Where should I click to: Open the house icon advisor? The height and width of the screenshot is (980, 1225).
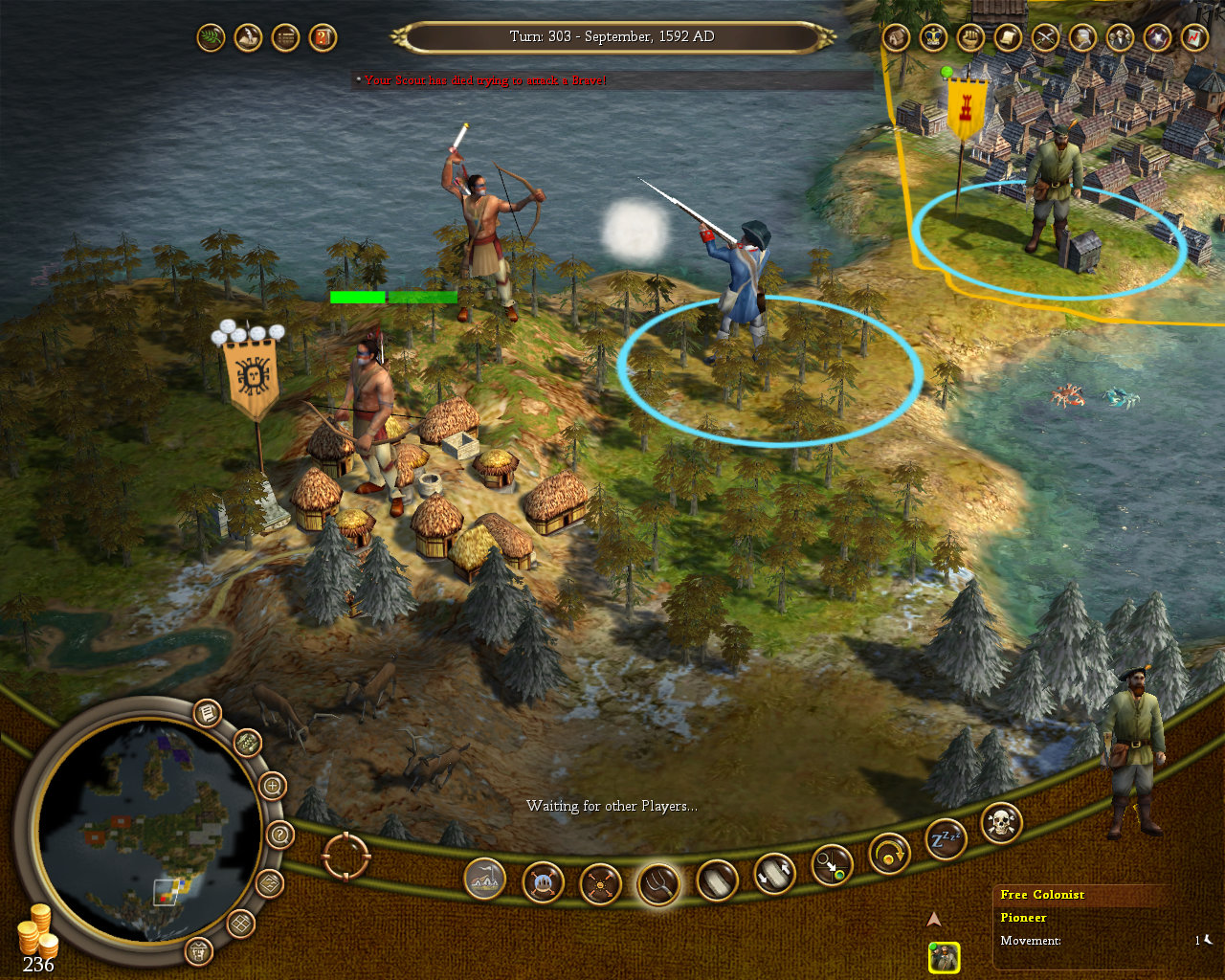point(896,37)
